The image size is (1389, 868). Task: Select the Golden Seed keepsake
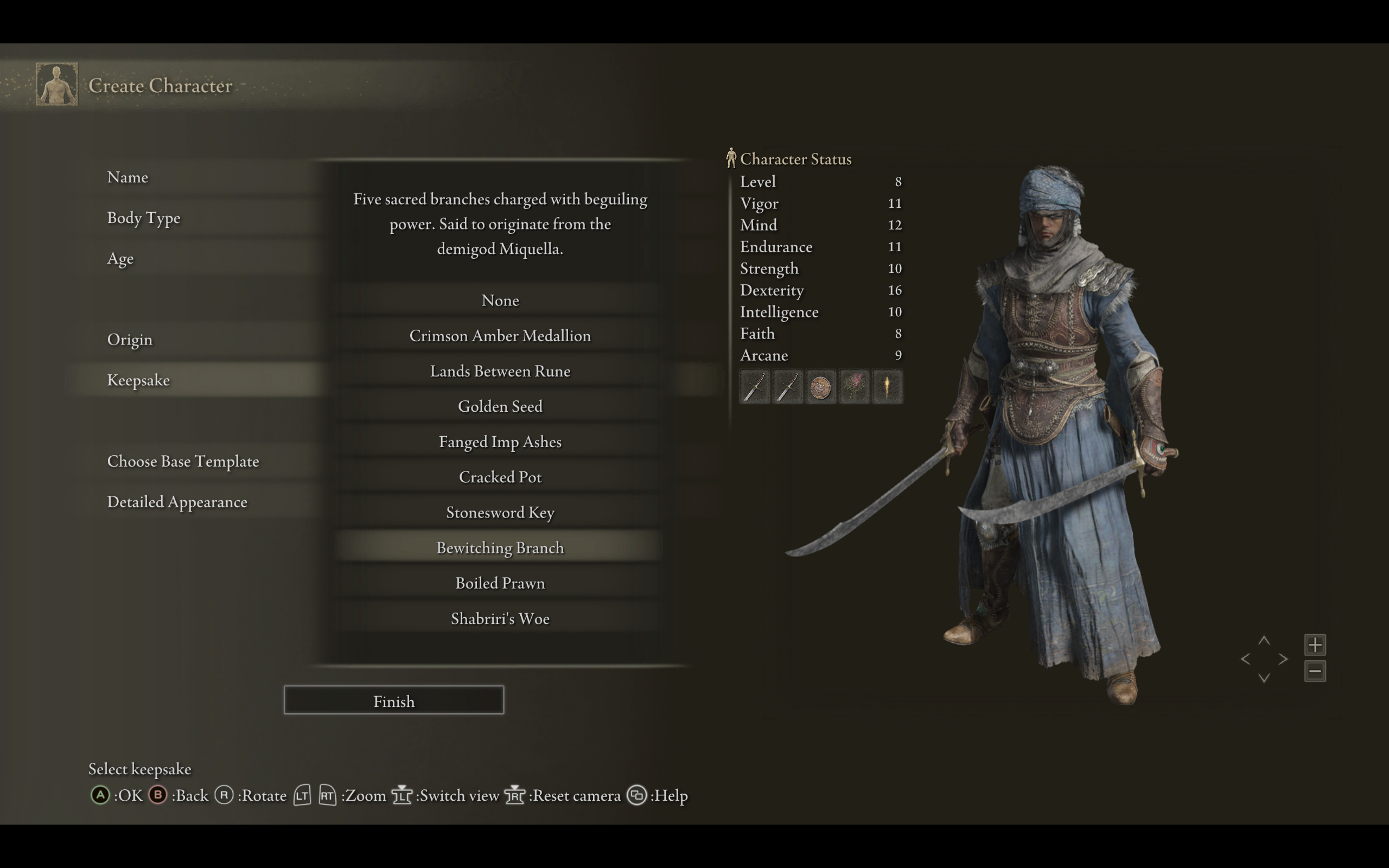[x=500, y=406]
